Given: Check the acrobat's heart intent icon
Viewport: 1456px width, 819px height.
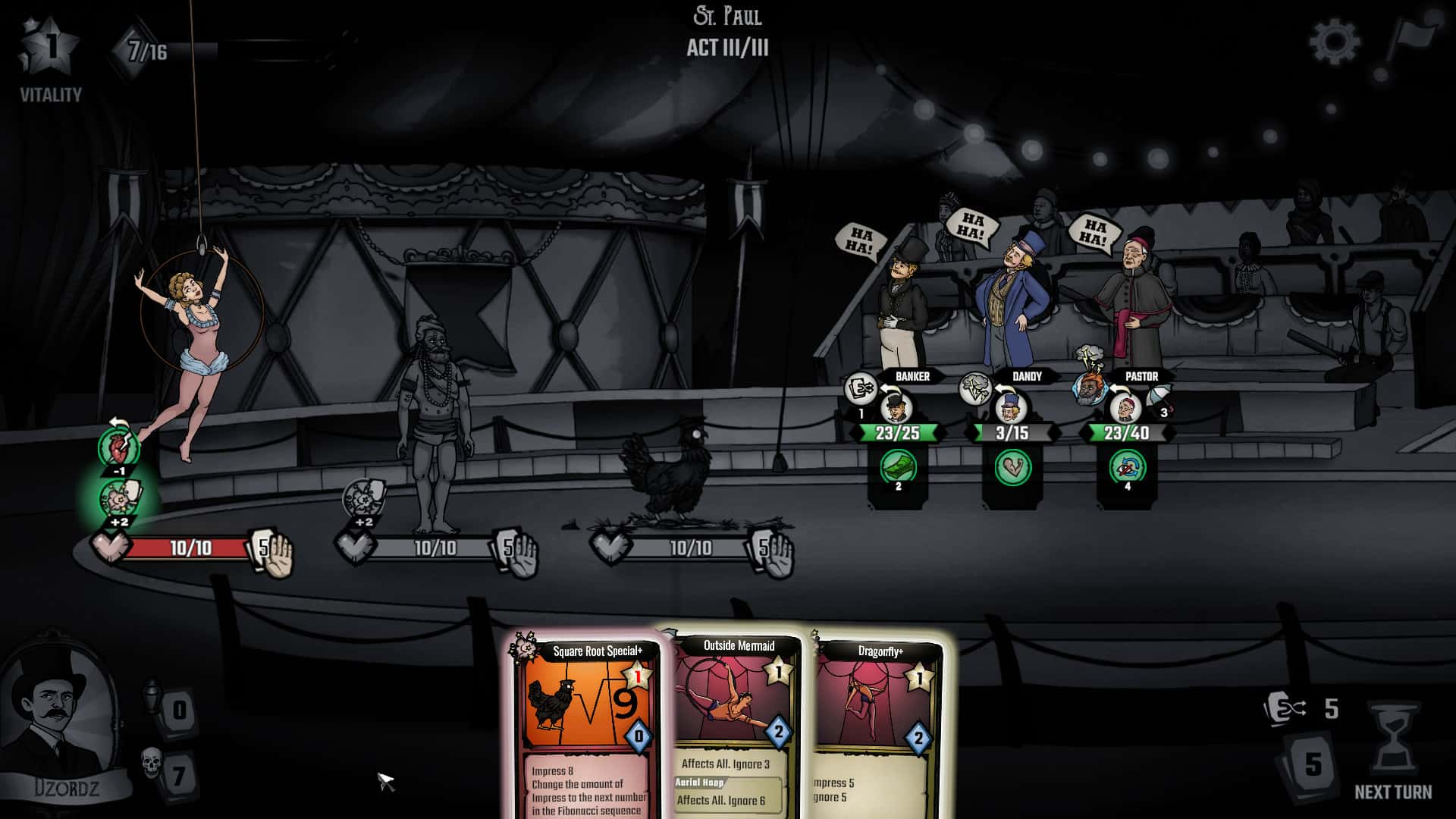Looking at the screenshot, I should (x=118, y=449).
